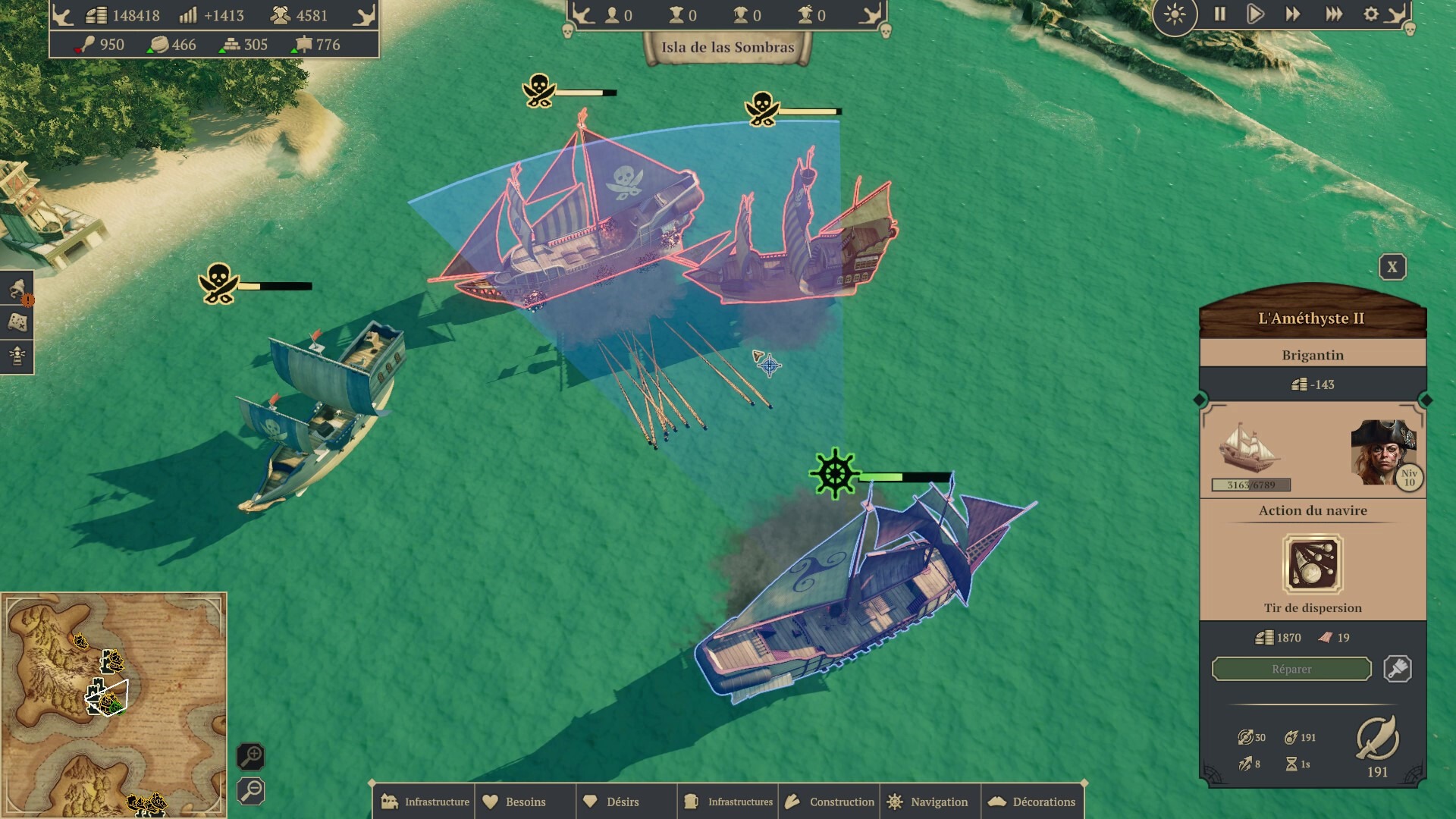Select the captain portrait
The image size is (1456, 819).
[x=1382, y=452]
